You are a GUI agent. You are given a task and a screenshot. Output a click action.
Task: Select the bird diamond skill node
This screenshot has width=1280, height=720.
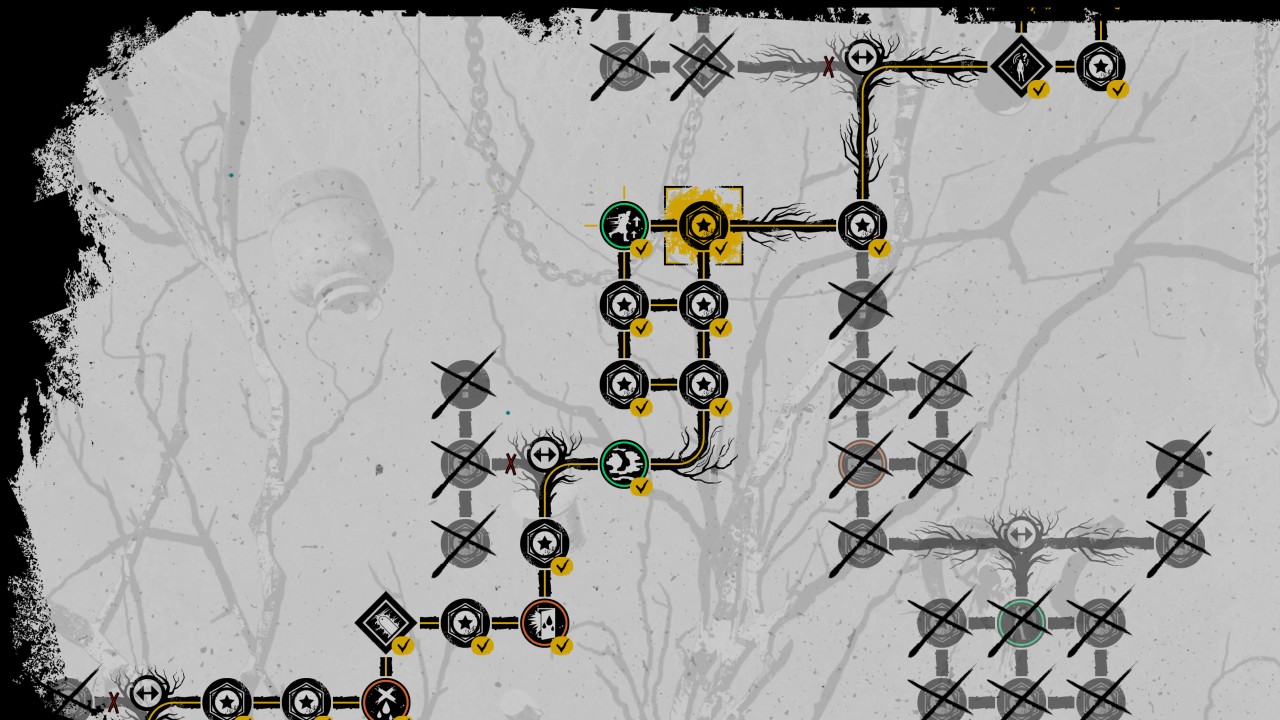(x=386, y=622)
